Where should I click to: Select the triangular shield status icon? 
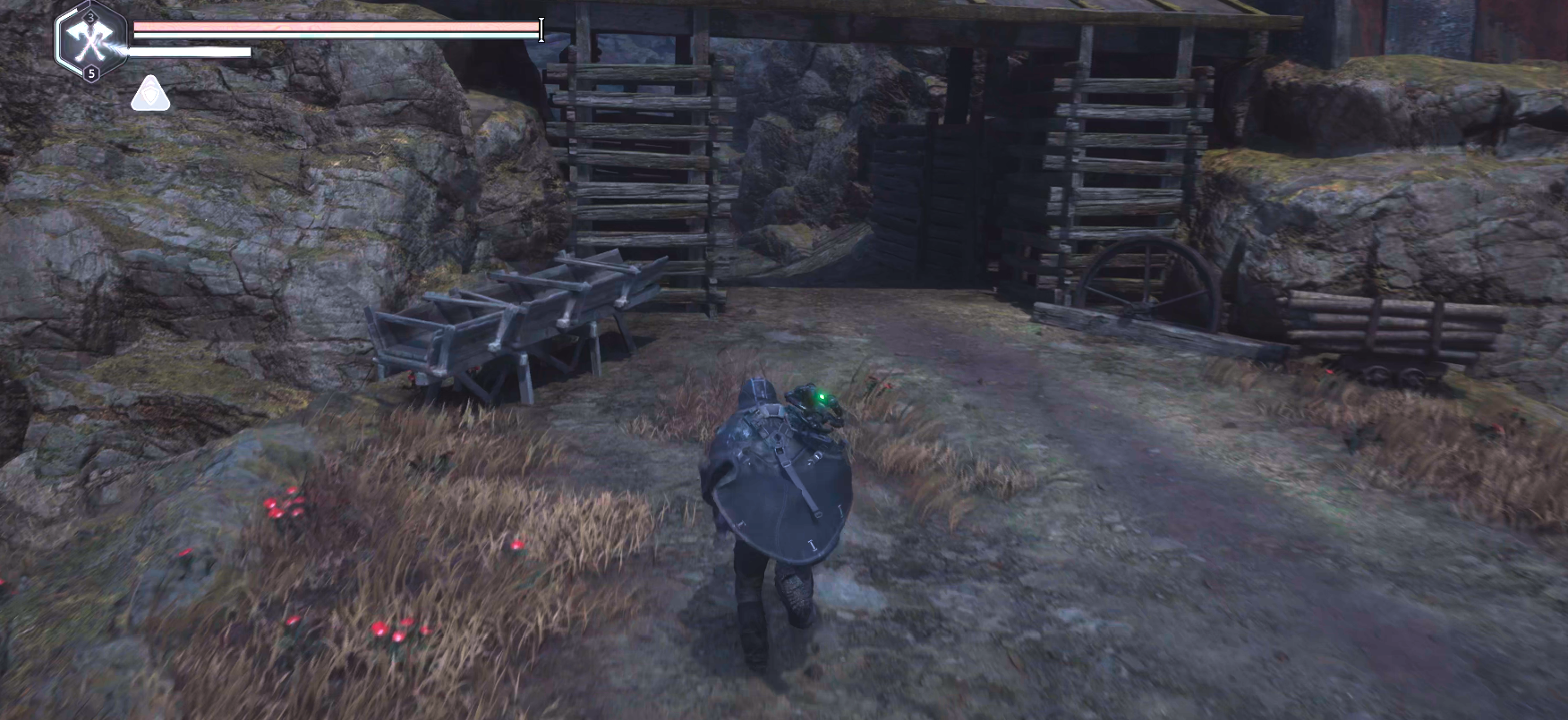coord(150,94)
